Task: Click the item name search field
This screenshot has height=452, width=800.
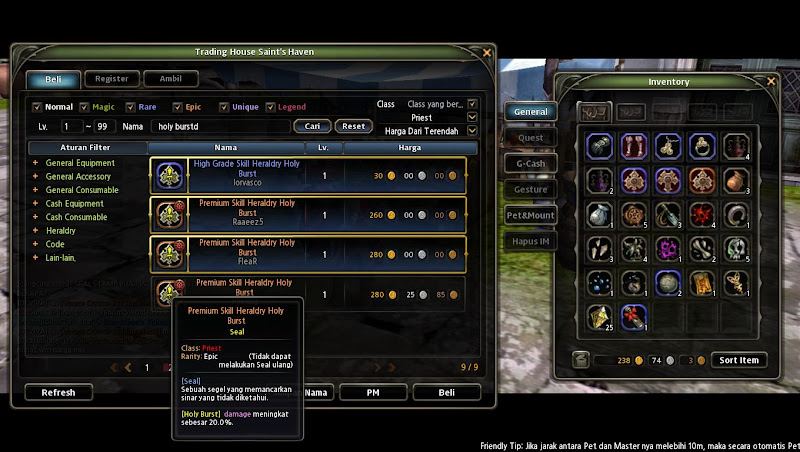Action: click(218, 127)
